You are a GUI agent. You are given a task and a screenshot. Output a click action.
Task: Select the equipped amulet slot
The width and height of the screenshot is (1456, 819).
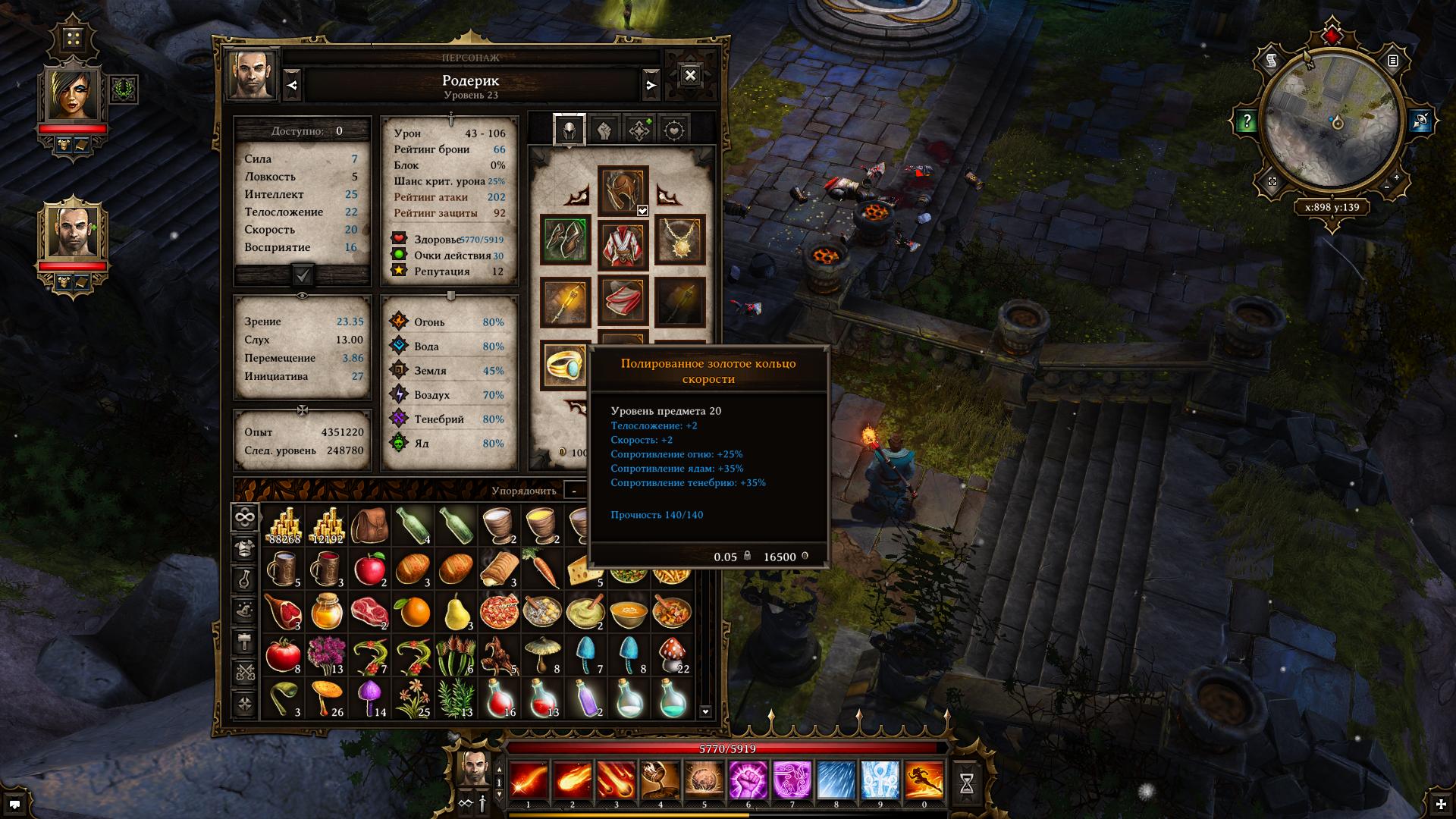point(679,240)
